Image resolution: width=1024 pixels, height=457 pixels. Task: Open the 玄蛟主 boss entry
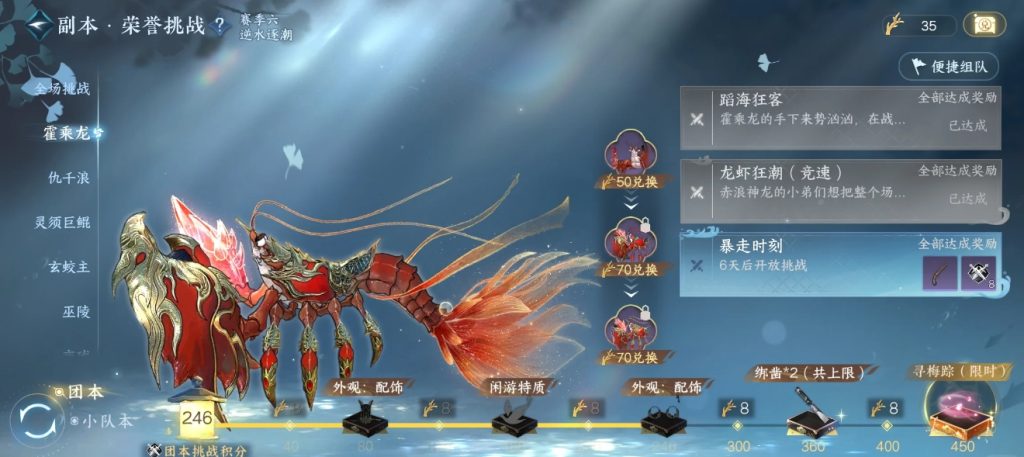tap(68, 267)
